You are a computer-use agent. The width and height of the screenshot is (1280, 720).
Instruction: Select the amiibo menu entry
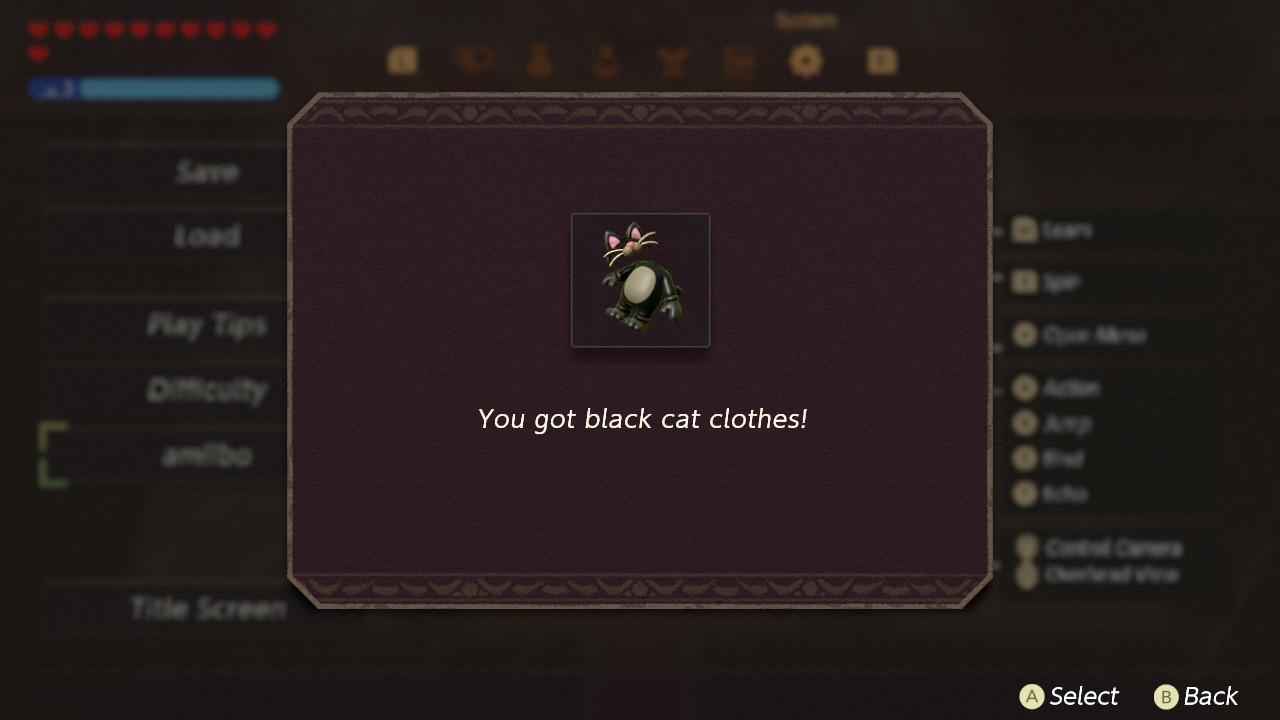(207, 455)
